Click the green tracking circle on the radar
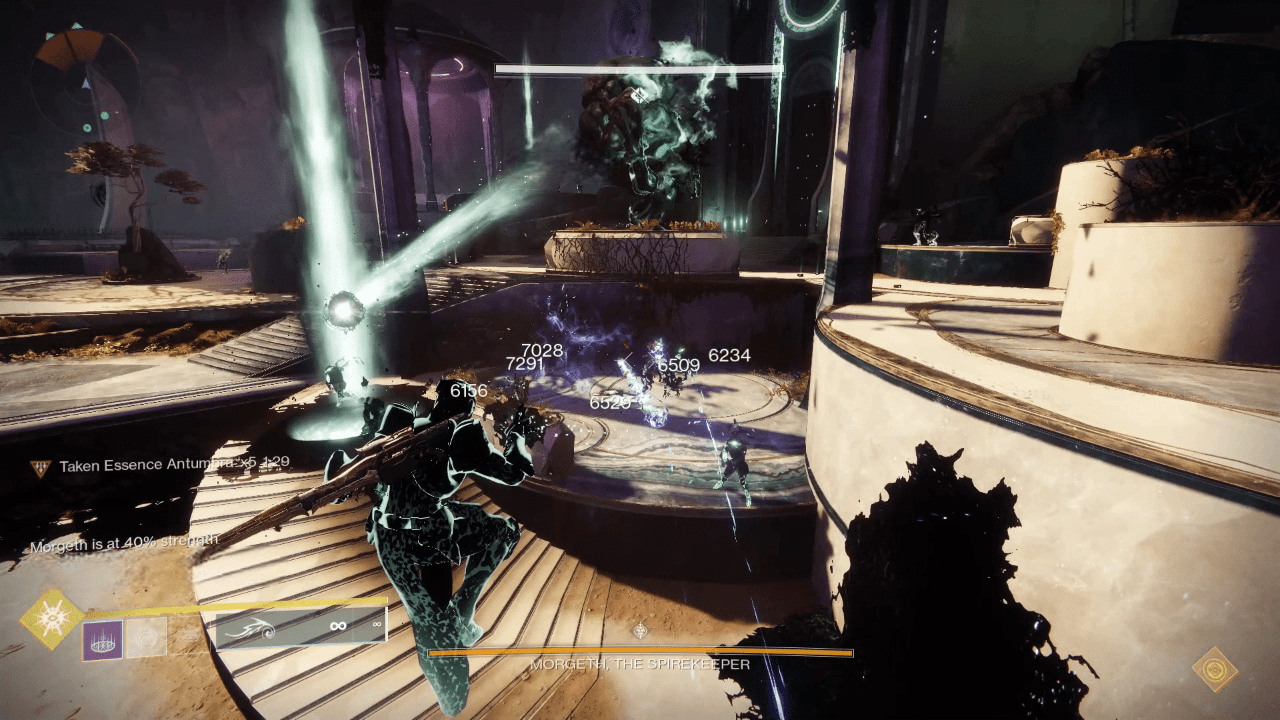Viewport: 1280px width, 720px height. tap(104, 115)
